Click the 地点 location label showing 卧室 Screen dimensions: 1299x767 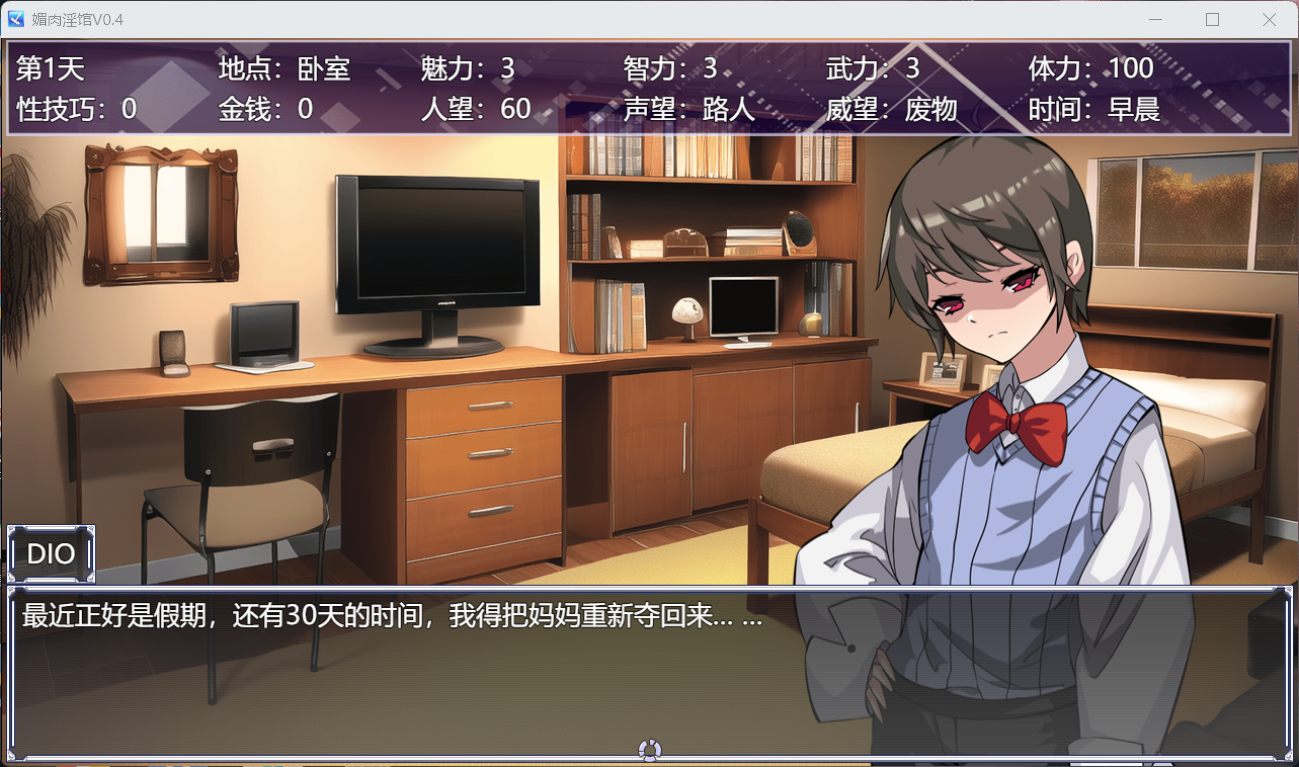(x=284, y=69)
